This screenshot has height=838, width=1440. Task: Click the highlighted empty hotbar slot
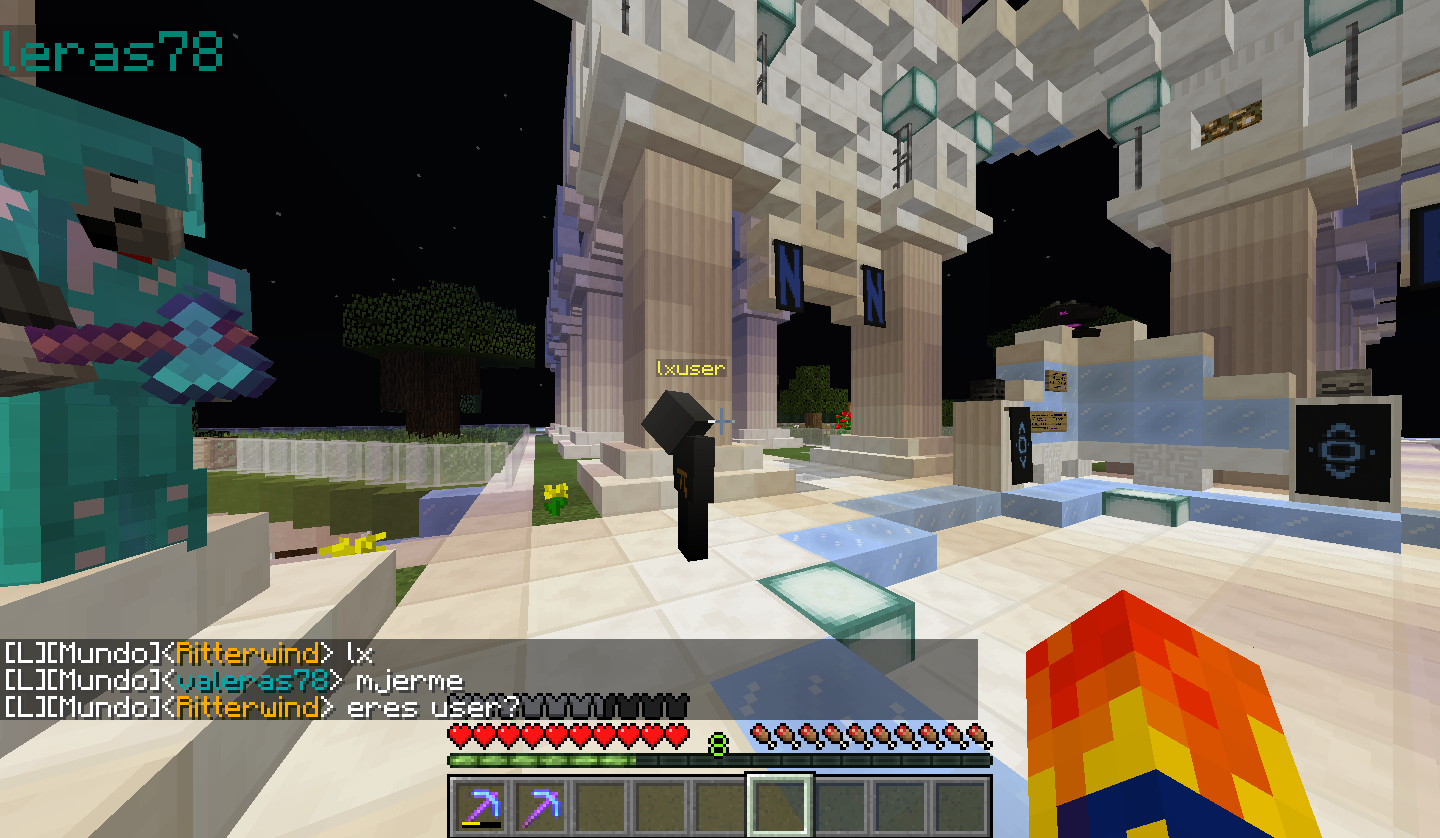click(780, 806)
